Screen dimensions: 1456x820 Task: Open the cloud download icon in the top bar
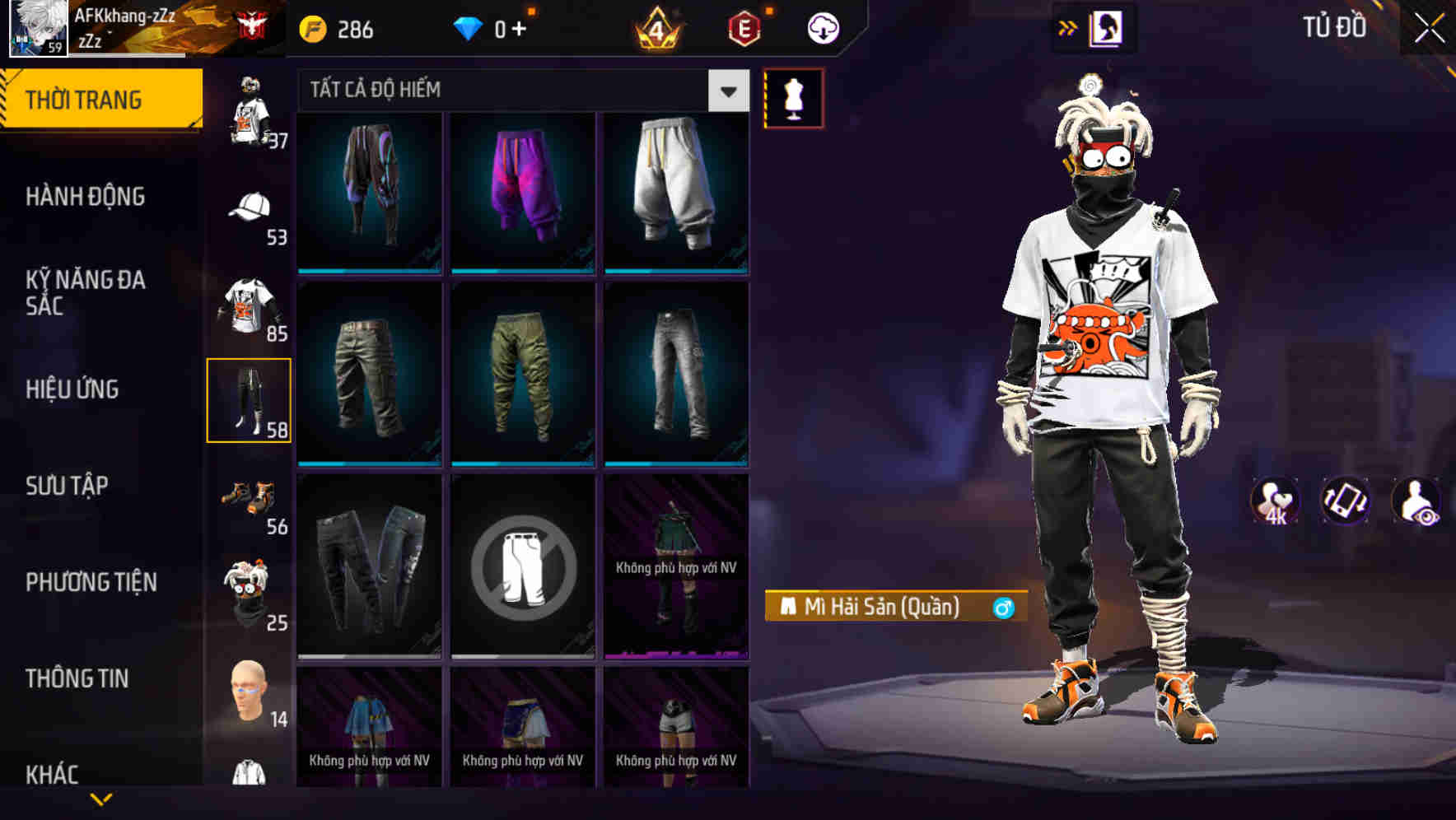pyautogui.click(x=821, y=27)
